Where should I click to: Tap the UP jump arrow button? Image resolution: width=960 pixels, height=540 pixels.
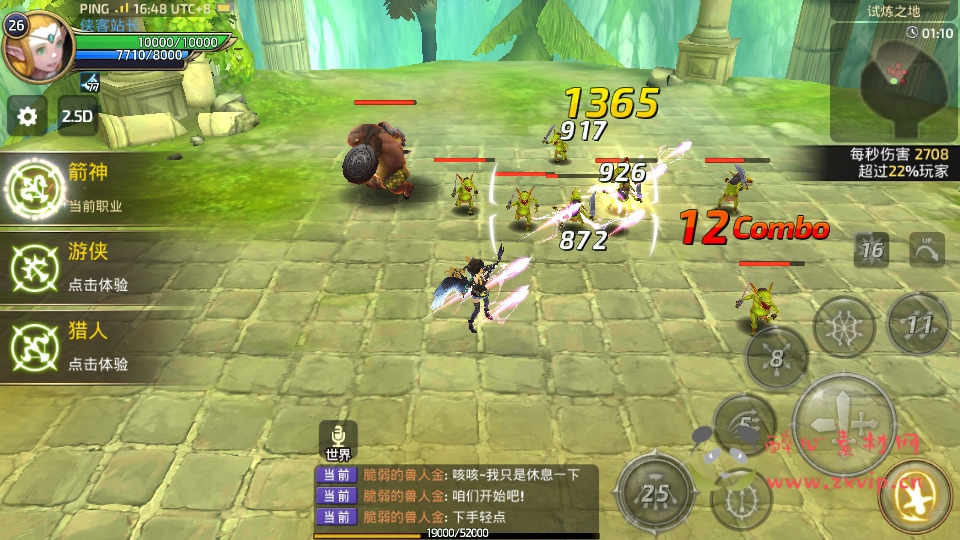click(926, 249)
